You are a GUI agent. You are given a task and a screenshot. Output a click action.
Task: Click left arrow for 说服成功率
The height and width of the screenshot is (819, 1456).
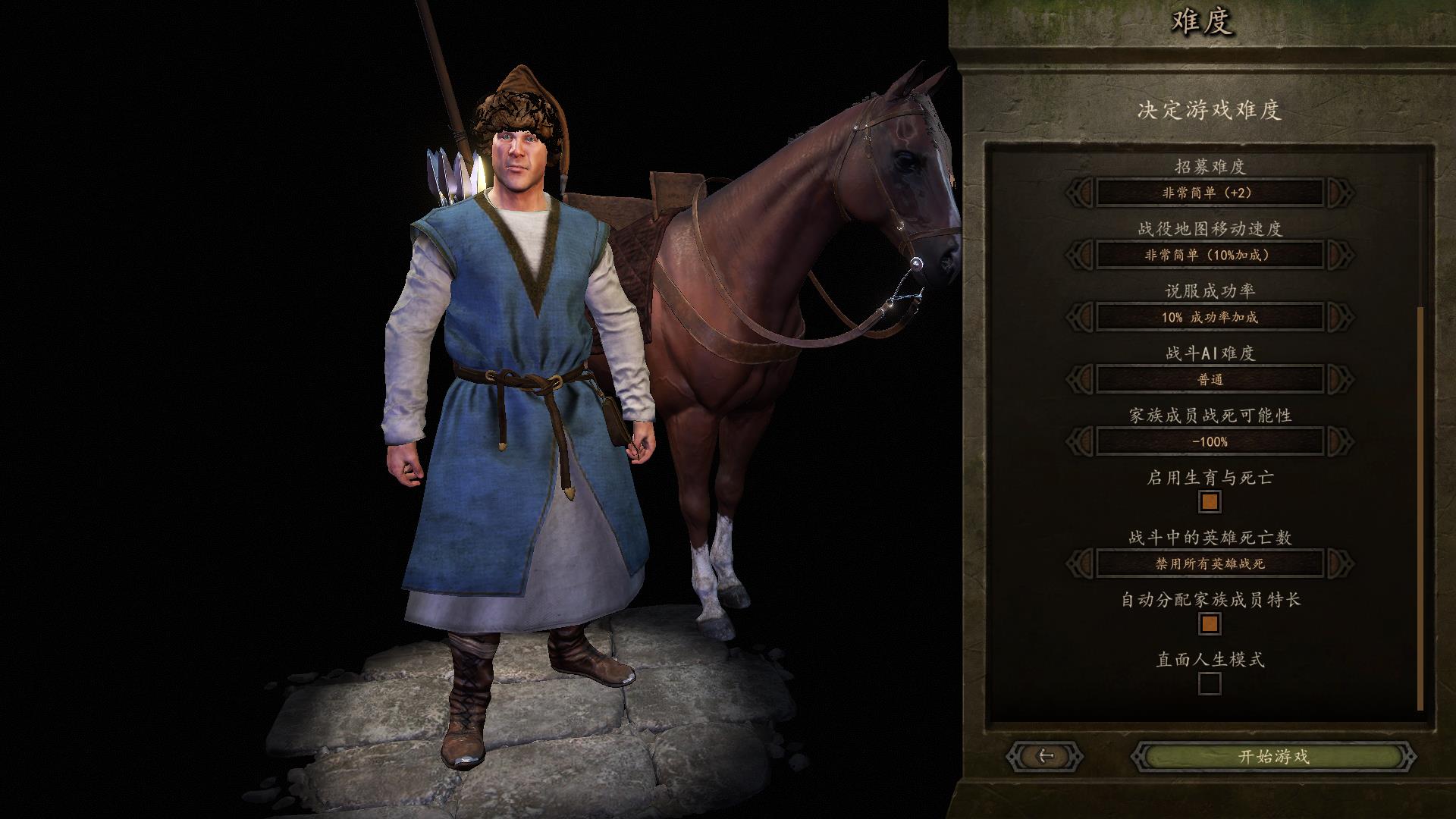pyautogui.click(x=1080, y=317)
